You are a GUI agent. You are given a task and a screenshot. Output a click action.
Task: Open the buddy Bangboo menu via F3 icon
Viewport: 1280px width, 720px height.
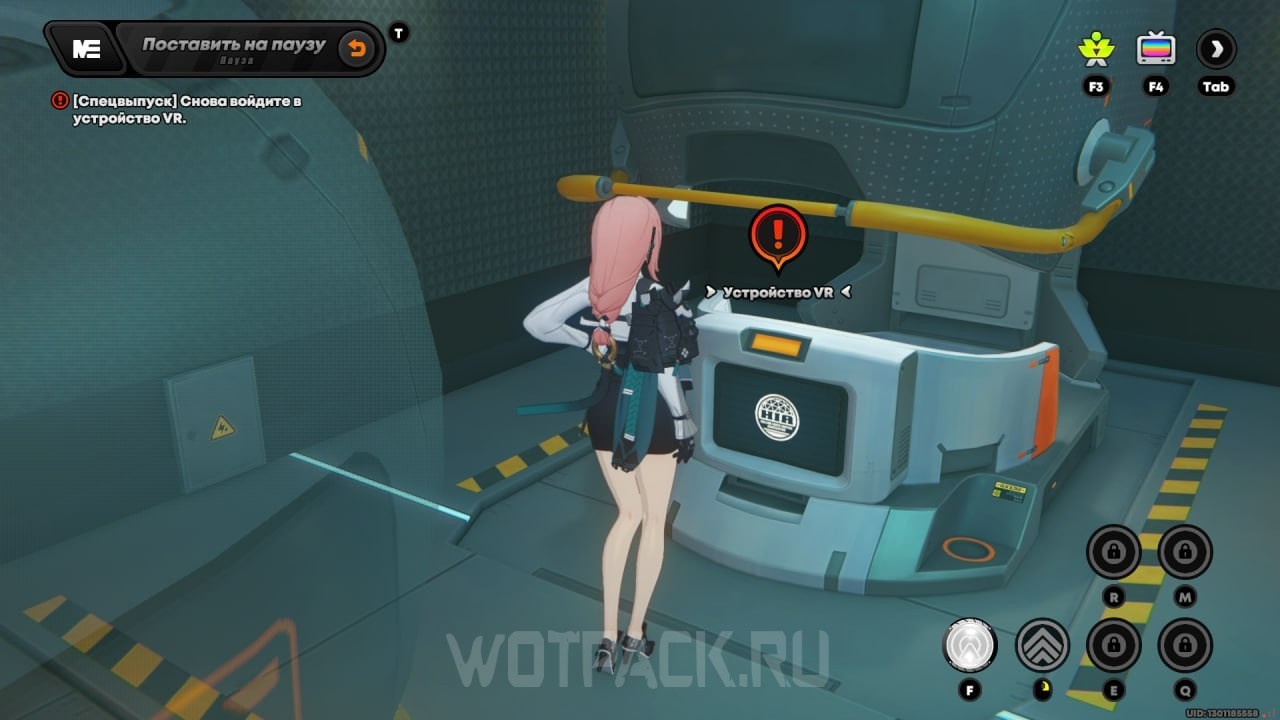pos(1096,48)
